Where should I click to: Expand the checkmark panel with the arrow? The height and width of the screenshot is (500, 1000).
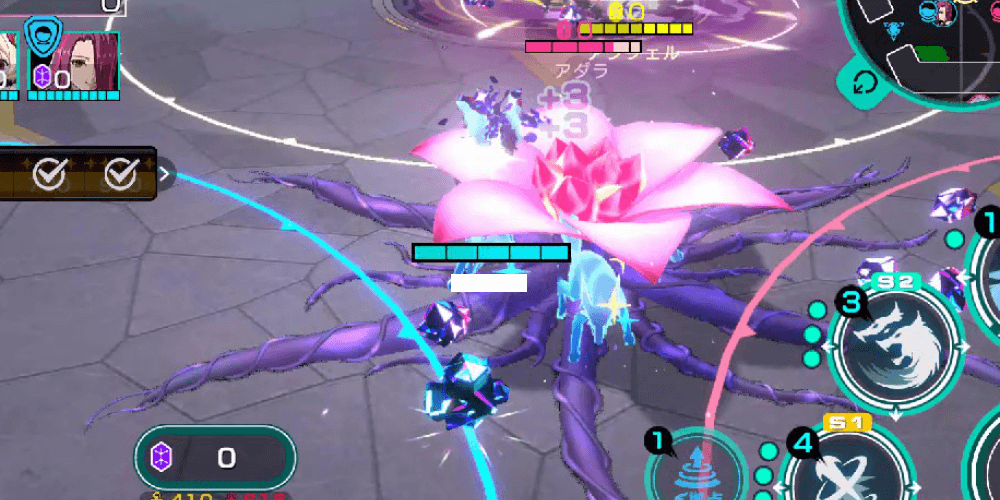pos(166,174)
